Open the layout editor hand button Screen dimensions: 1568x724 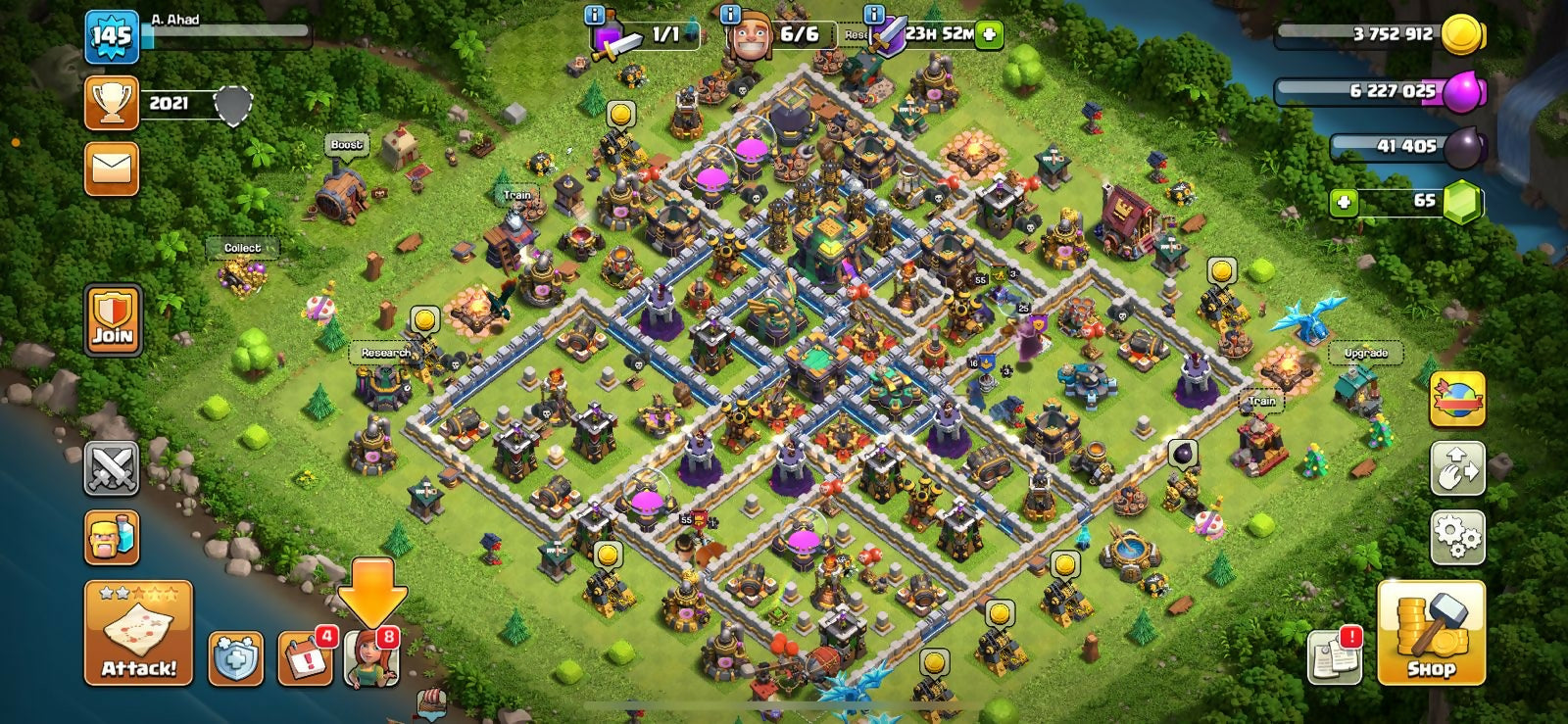click(1457, 468)
